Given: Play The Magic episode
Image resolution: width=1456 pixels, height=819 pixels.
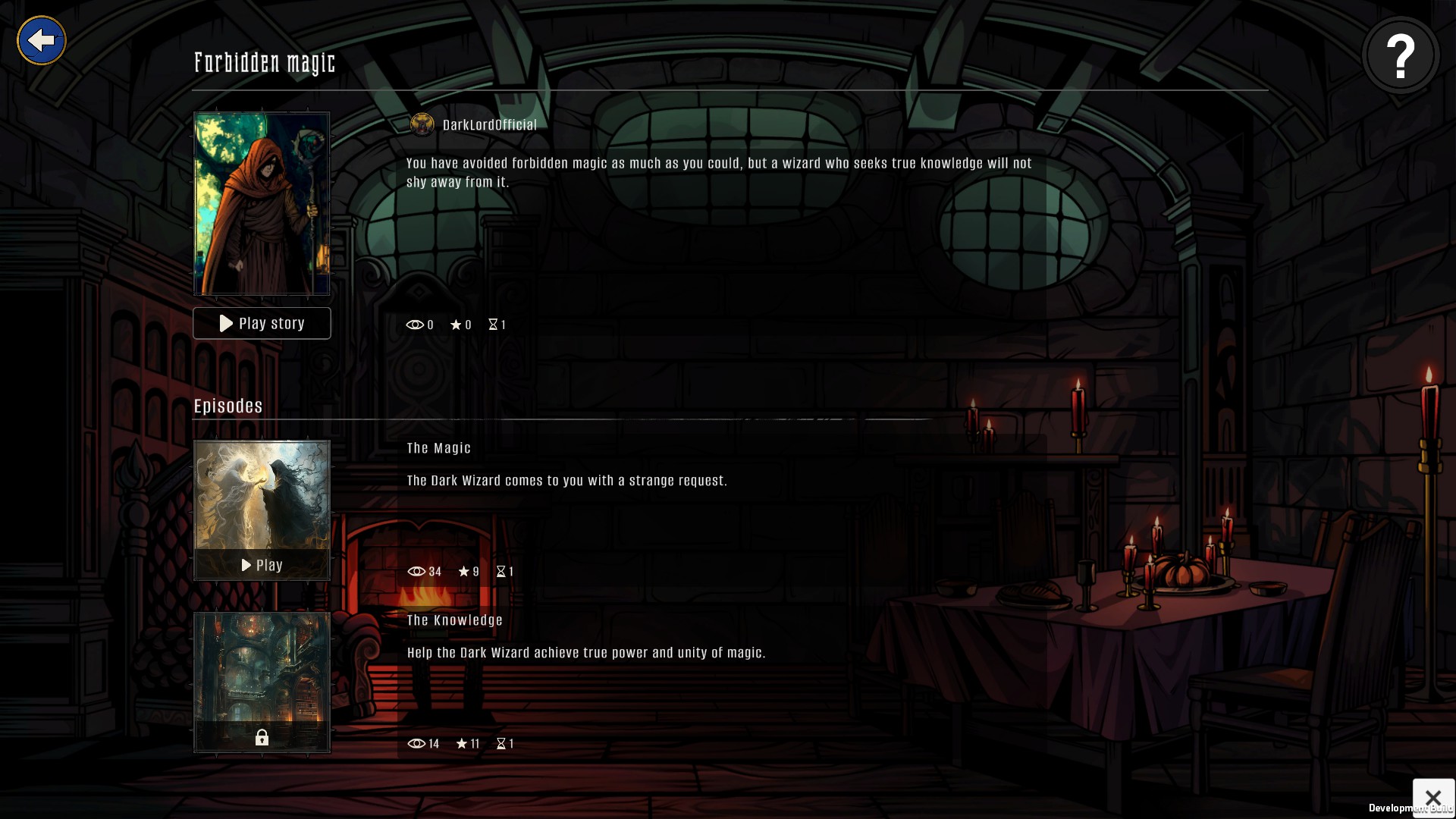Looking at the screenshot, I should pos(262,565).
